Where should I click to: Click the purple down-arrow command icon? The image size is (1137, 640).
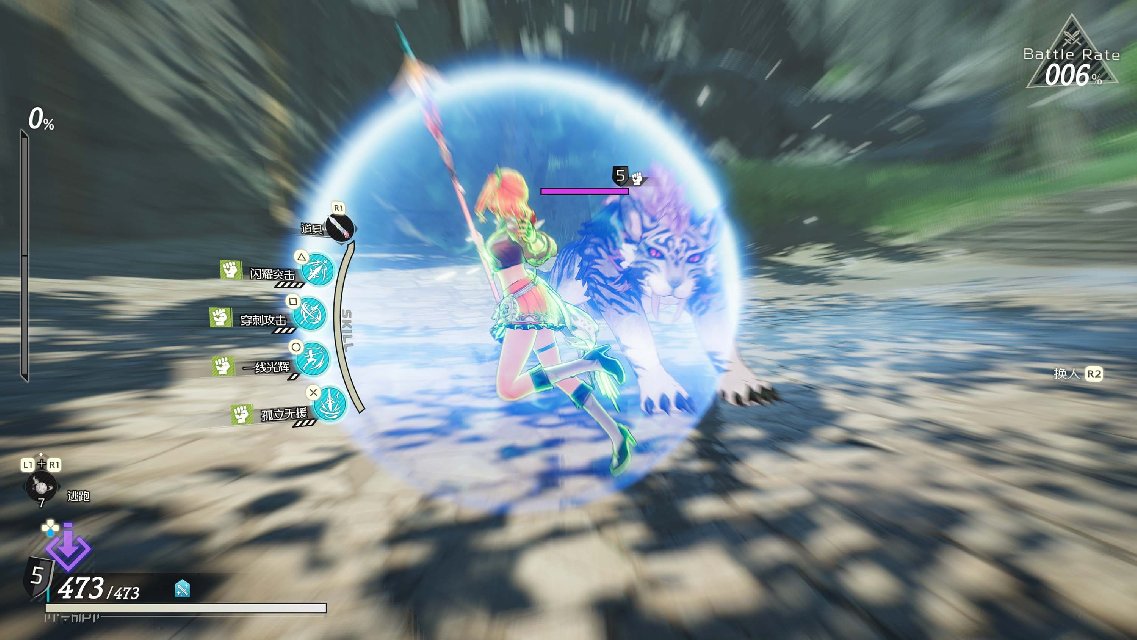(x=68, y=548)
